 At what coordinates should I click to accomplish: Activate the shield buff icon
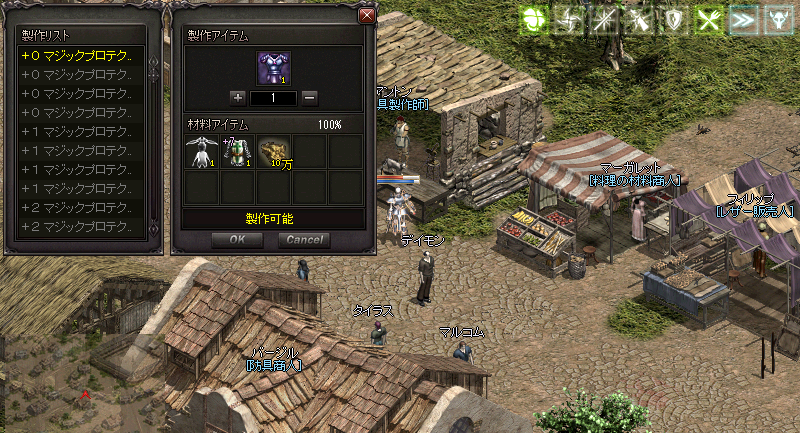(x=671, y=20)
